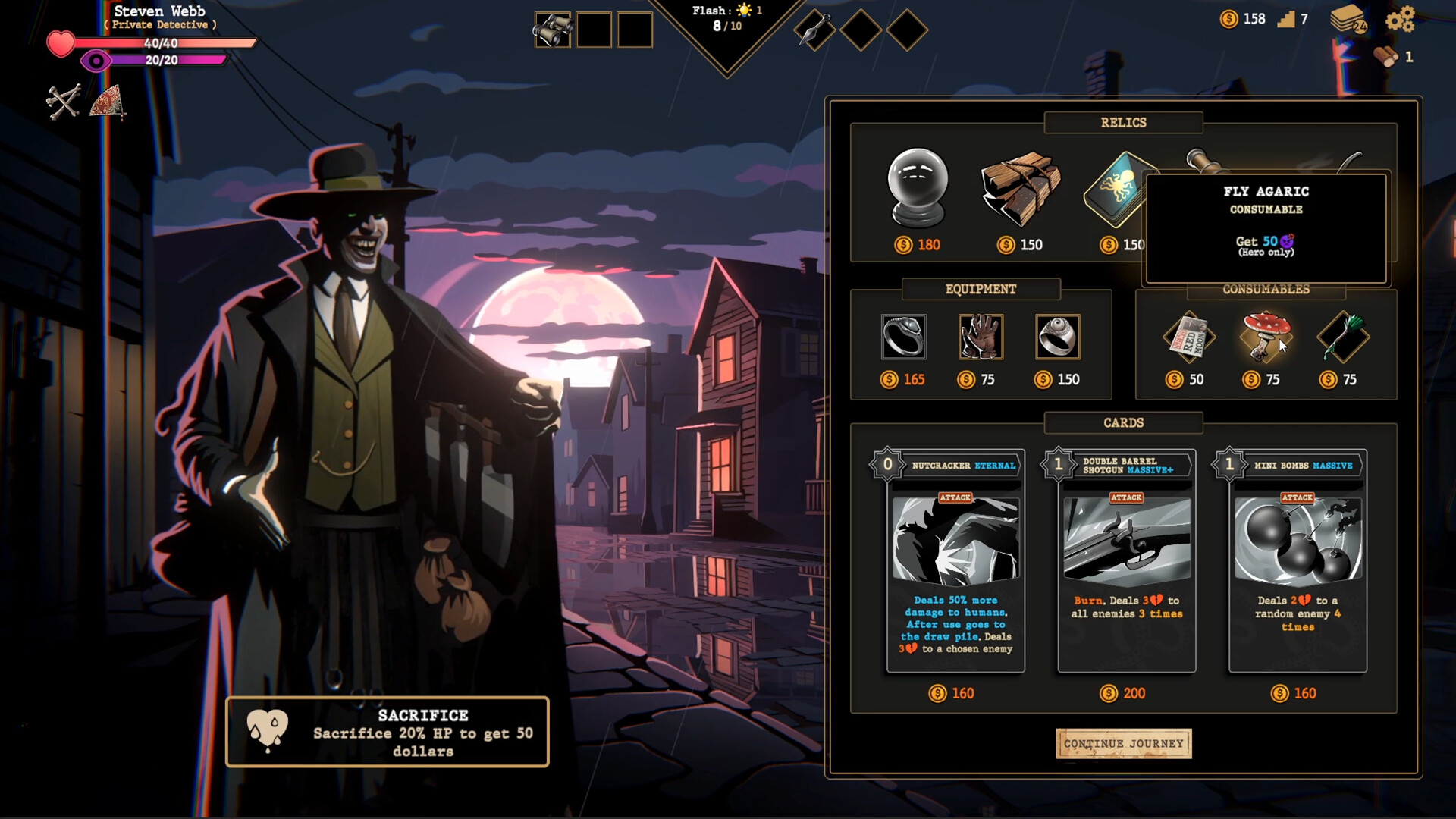This screenshot has height=819, width=1456.
Task: Use the binoculars item slot
Action: pyautogui.click(x=552, y=30)
